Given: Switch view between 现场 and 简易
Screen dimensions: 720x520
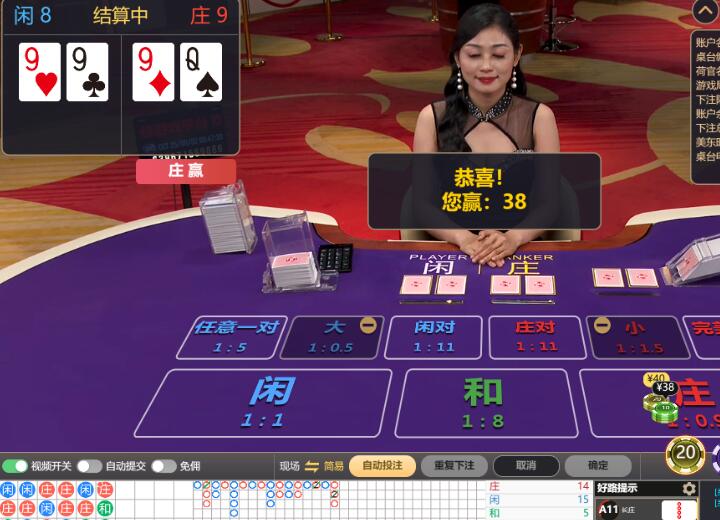Looking at the screenshot, I should point(311,466).
